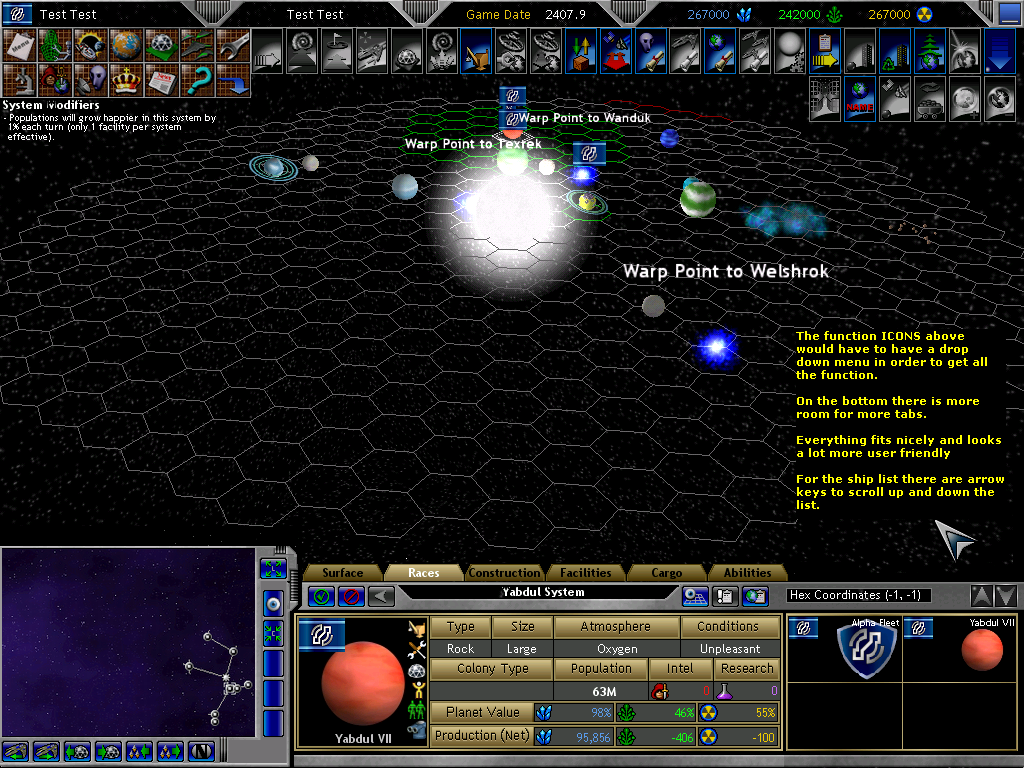This screenshot has width=1024, height=768.
Task: Open the newspaper news log
Action: [x=162, y=79]
